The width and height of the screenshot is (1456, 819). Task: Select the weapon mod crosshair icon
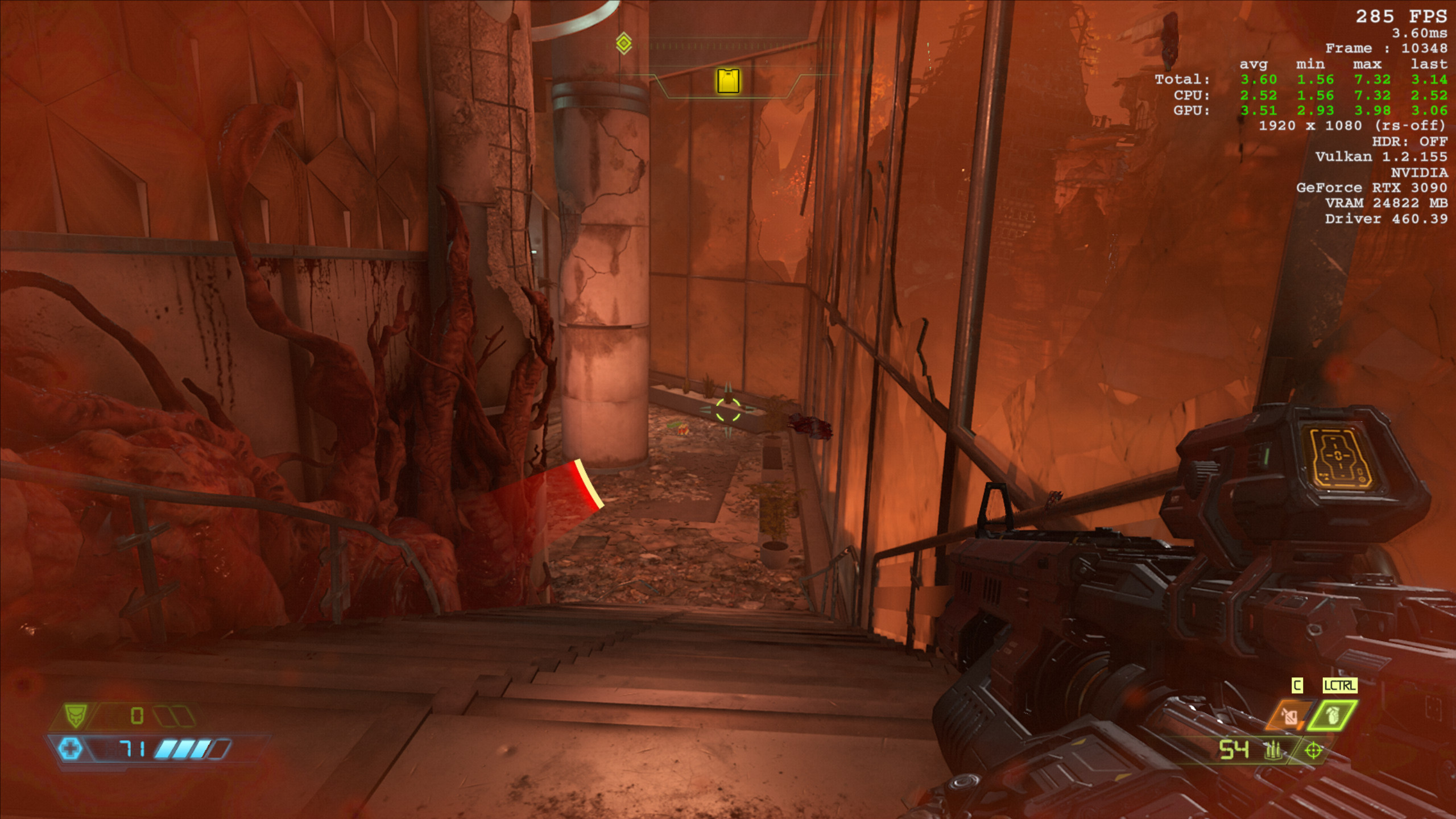1313,751
